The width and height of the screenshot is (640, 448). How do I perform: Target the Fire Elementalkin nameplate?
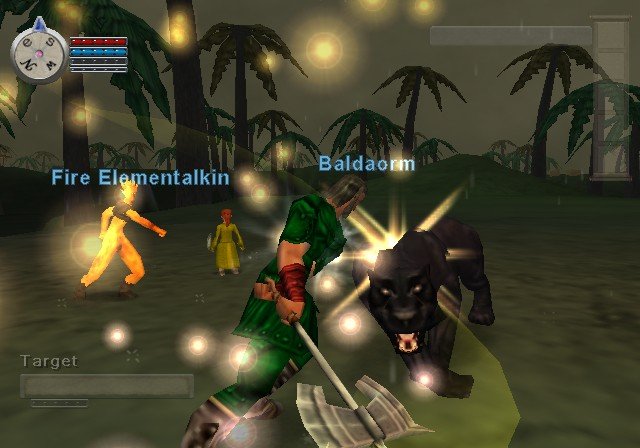[x=141, y=178]
